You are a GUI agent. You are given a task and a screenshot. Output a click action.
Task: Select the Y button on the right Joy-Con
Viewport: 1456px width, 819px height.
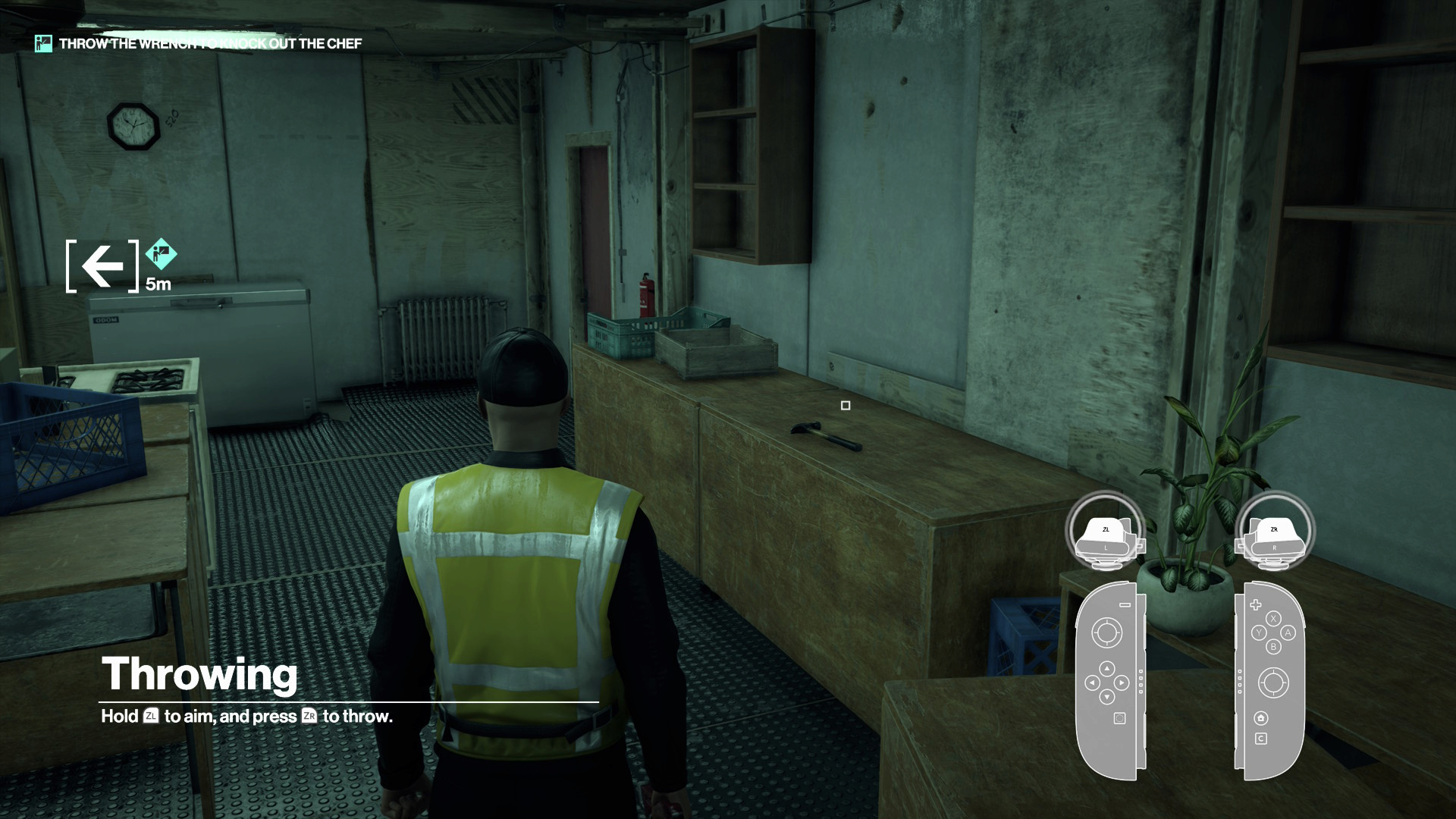tap(1259, 632)
